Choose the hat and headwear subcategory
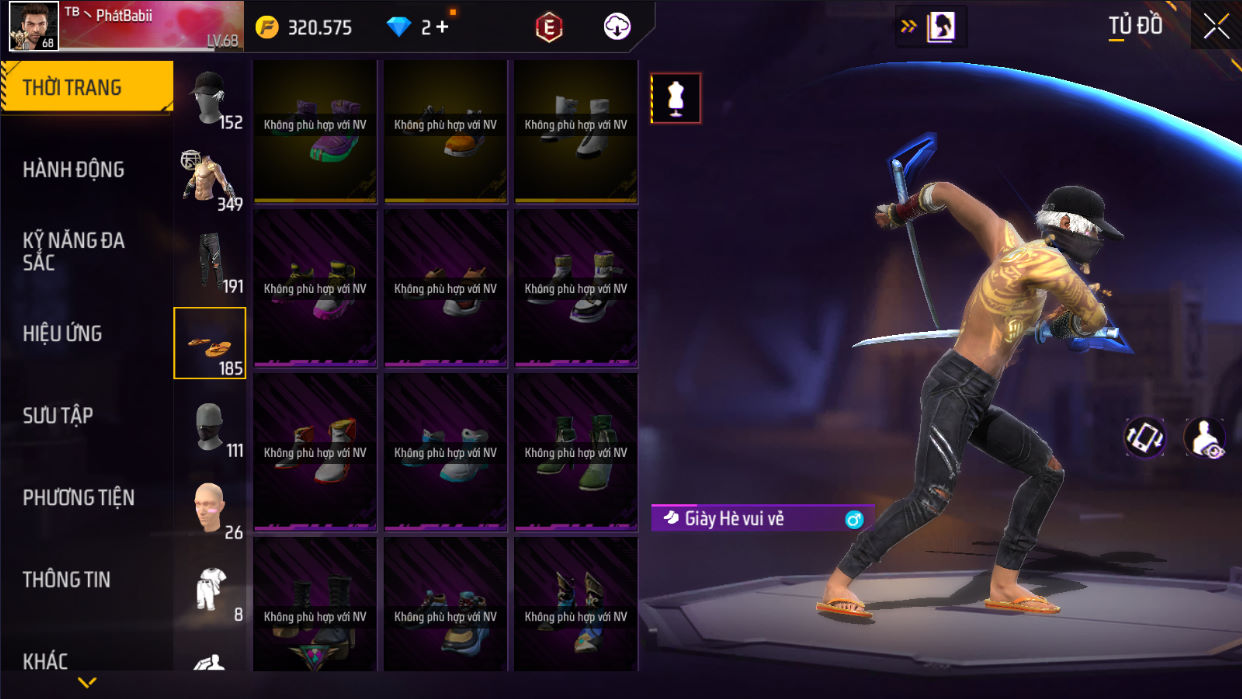This screenshot has width=1242, height=699. [210, 100]
